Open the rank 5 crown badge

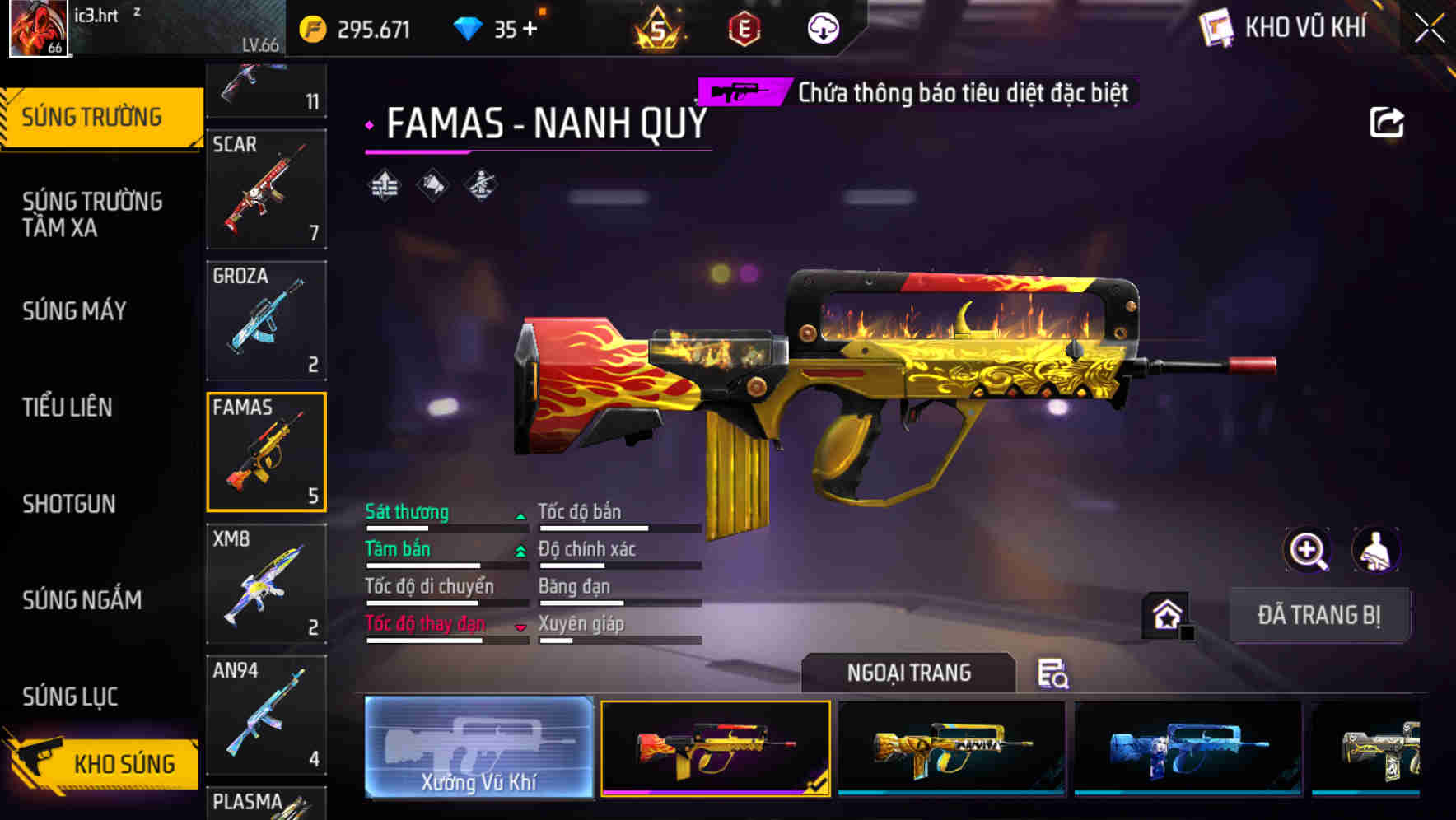point(657,28)
